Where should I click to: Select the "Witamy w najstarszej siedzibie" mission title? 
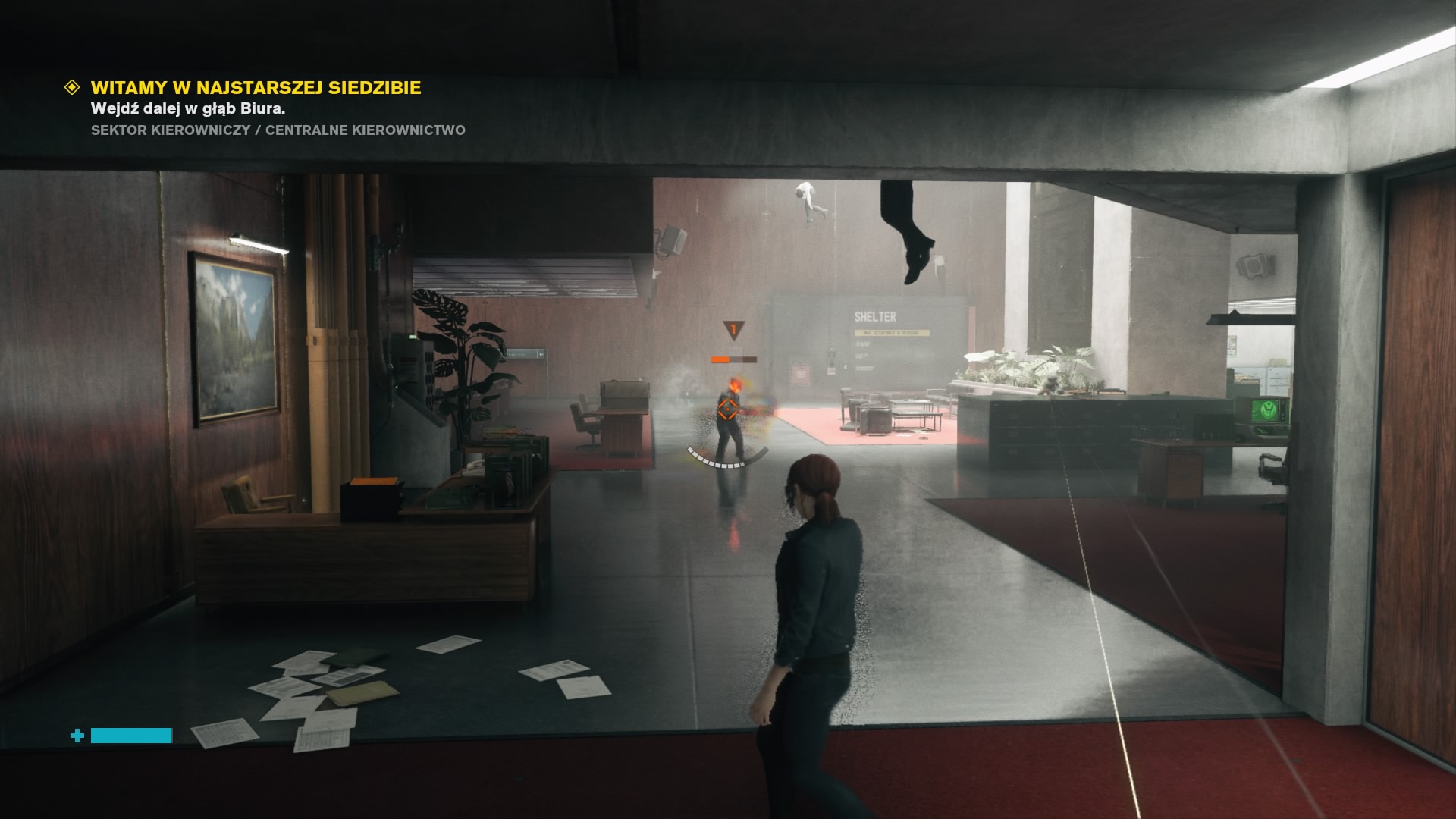pos(256,88)
